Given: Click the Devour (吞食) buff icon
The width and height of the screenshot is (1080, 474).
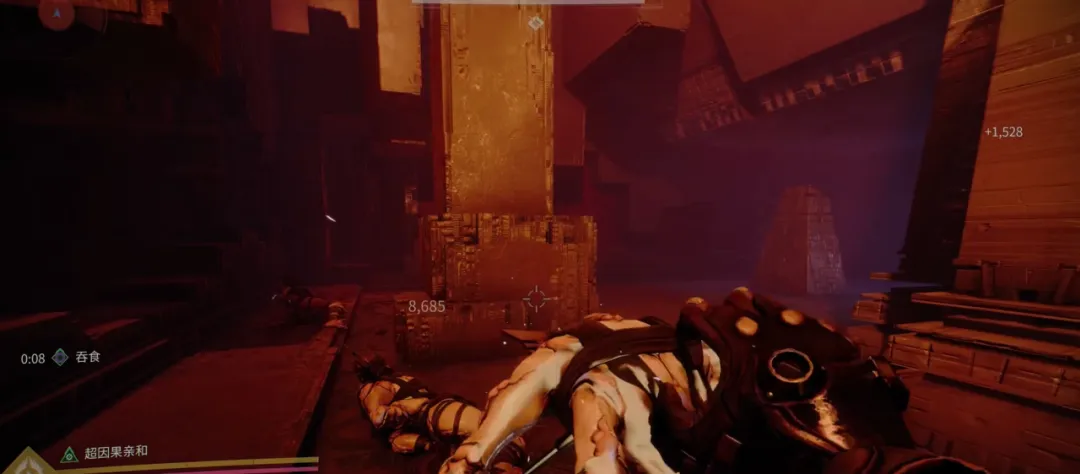Looking at the screenshot, I should pyautogui.click(x=60, y=357).
